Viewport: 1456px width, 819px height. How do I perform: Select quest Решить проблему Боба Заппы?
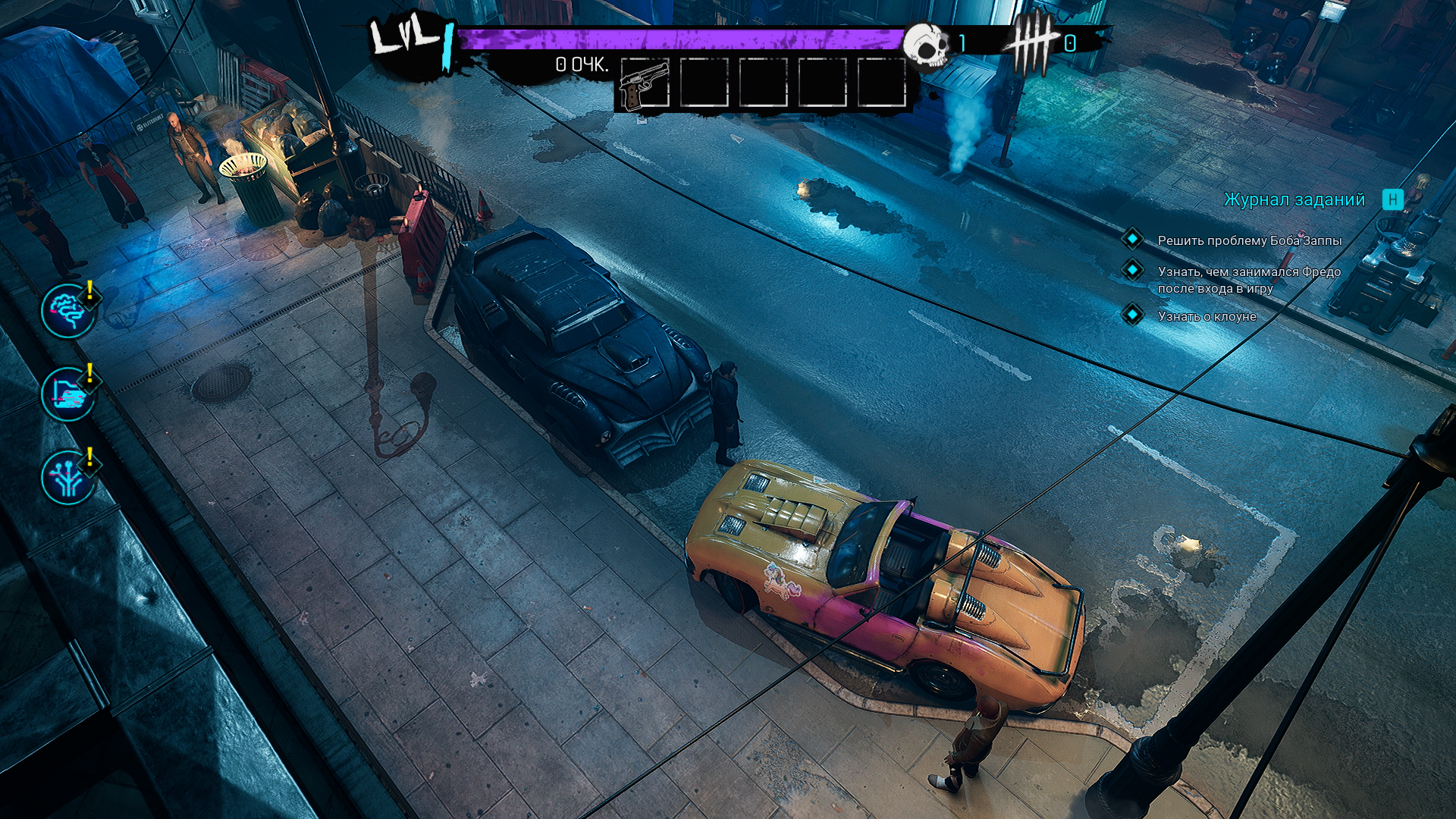pos(1249,240)
